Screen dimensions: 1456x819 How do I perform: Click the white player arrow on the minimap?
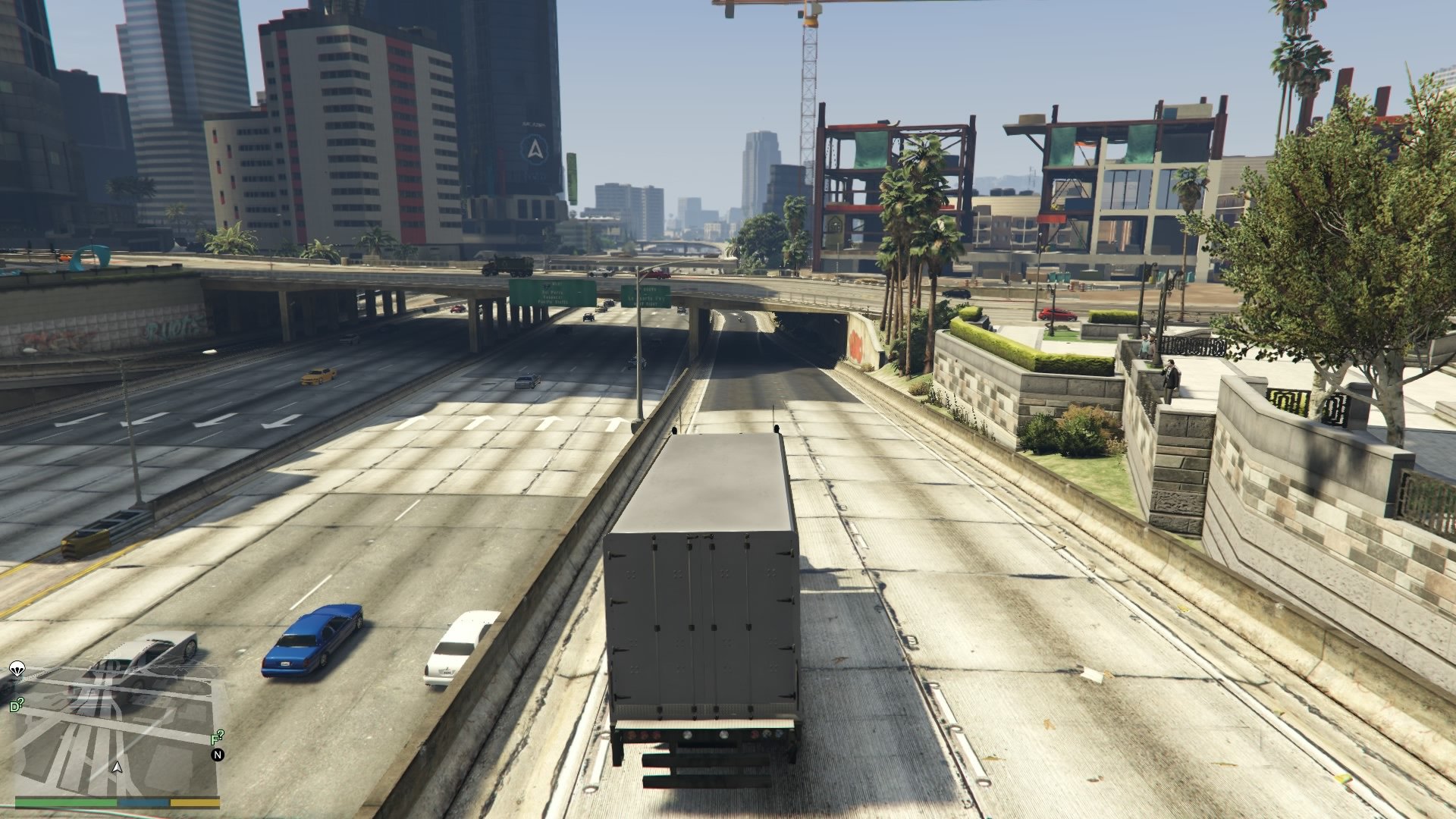tap(118, 768)
